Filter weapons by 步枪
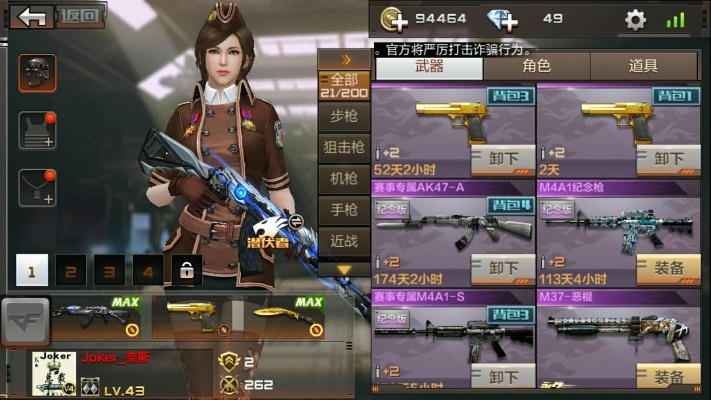The width and height of the screenshot is (711, 400). pos(344,116)
